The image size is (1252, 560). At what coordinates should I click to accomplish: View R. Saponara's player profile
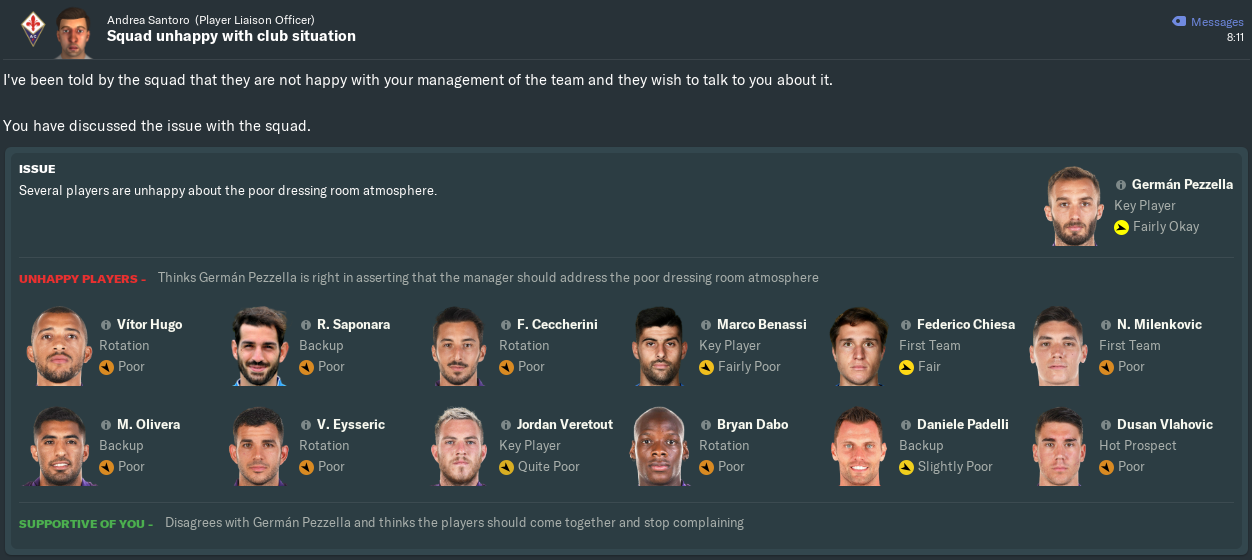click(353, 325)
